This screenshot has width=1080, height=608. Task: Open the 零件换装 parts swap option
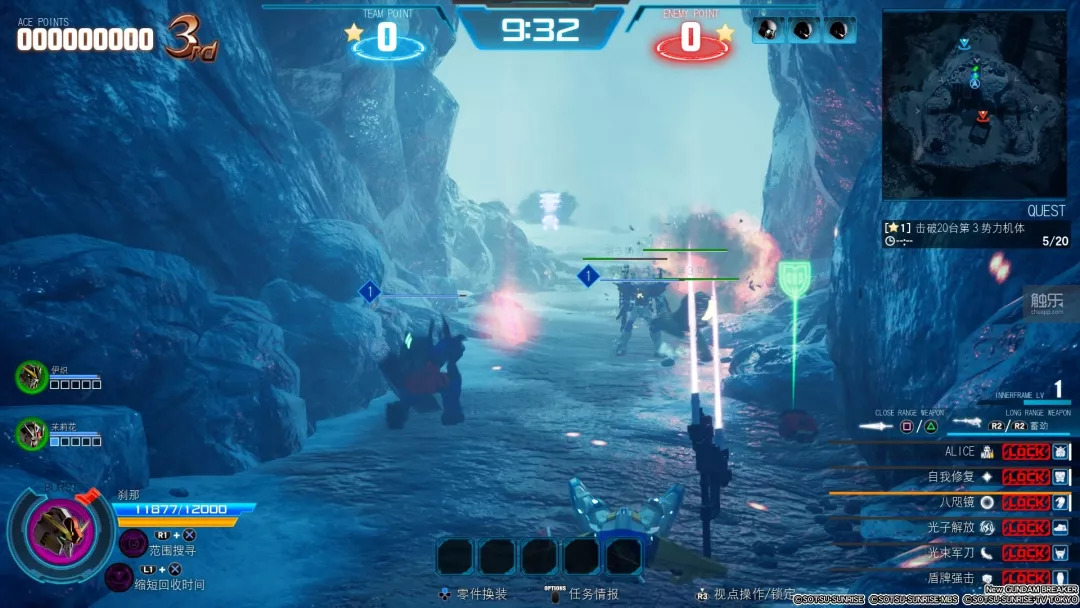tap(474, 594)
